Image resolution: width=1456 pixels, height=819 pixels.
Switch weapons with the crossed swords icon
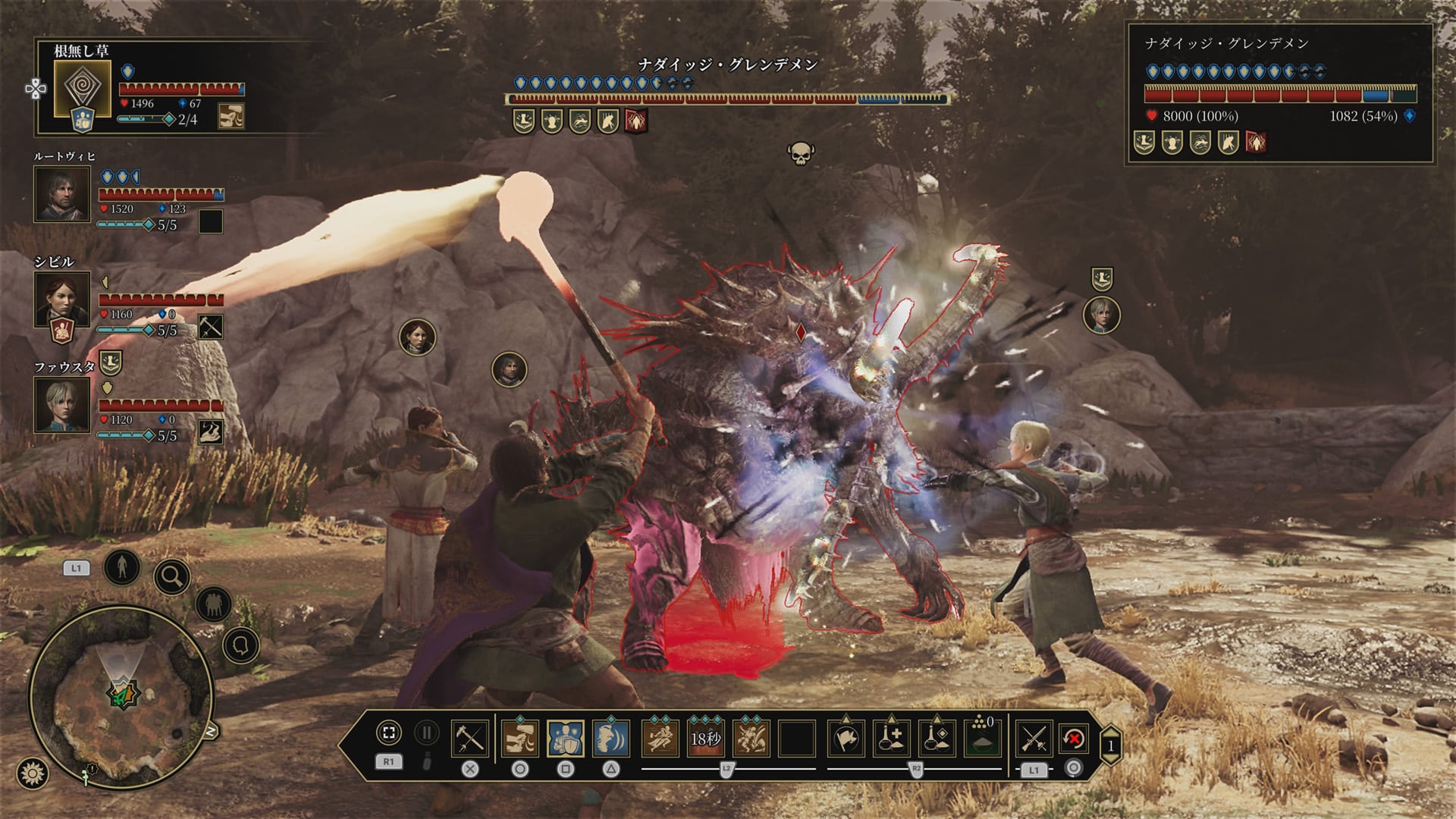(1034, 738)
